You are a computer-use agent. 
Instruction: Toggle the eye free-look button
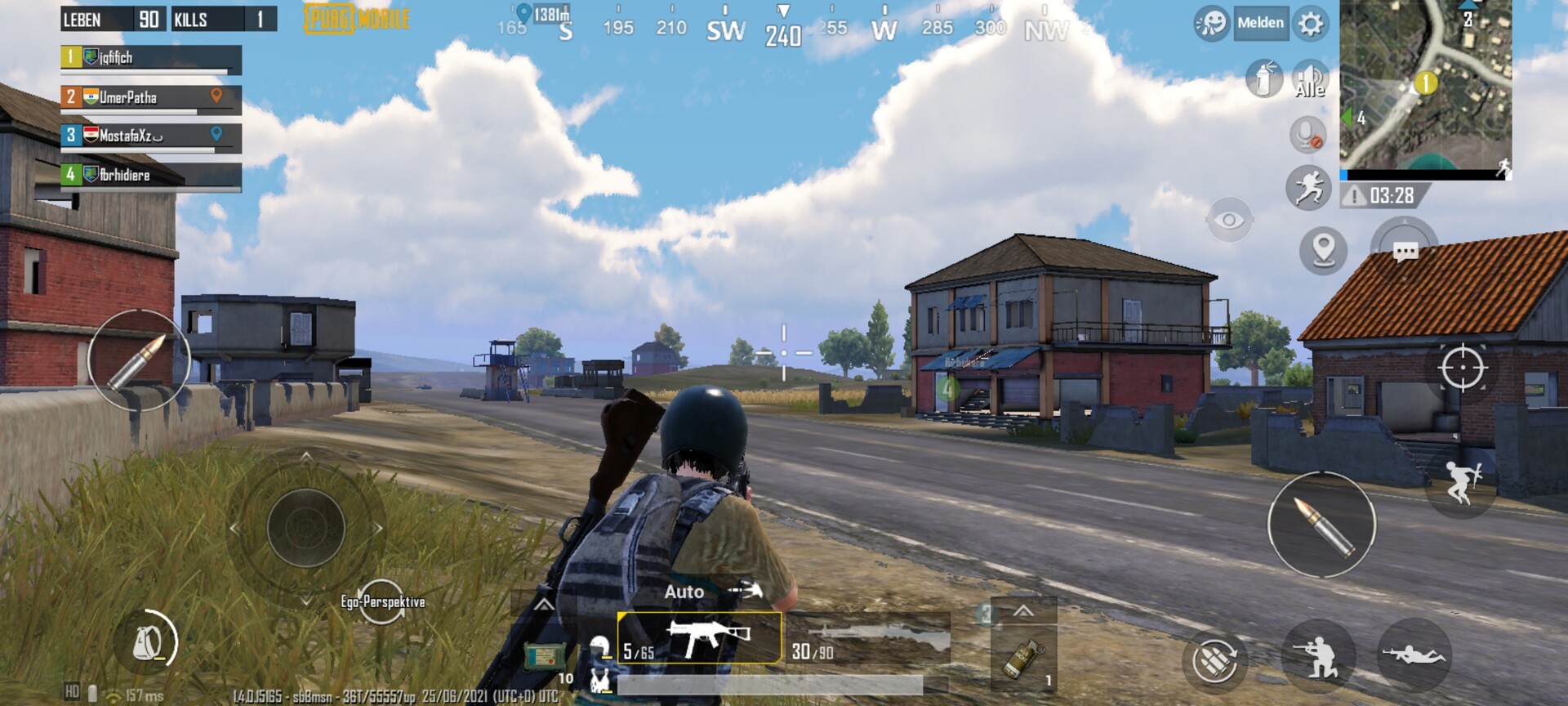click(x=1229, y=220)
